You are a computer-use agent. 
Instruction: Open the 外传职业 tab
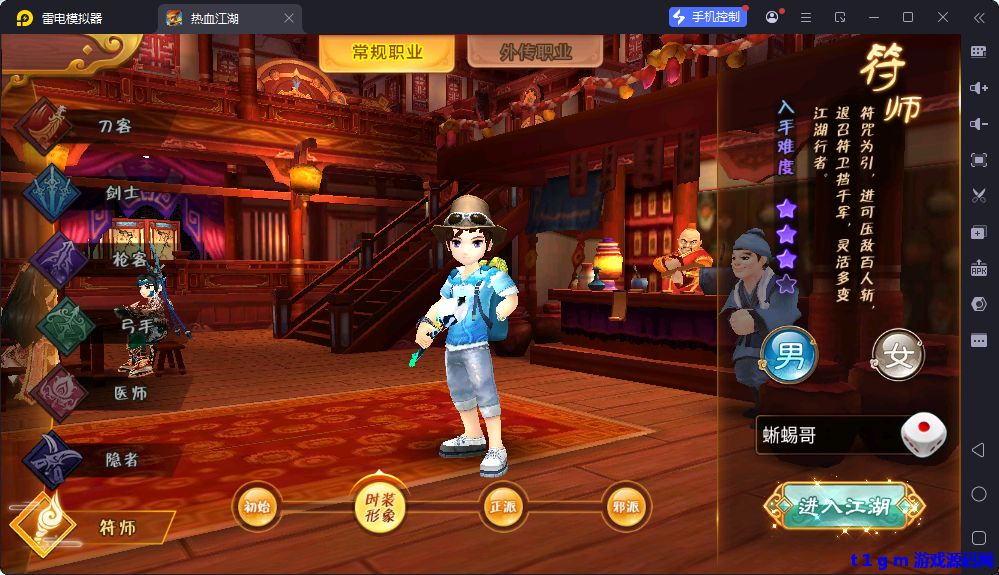pyautogui.click(x=535, y=53)
